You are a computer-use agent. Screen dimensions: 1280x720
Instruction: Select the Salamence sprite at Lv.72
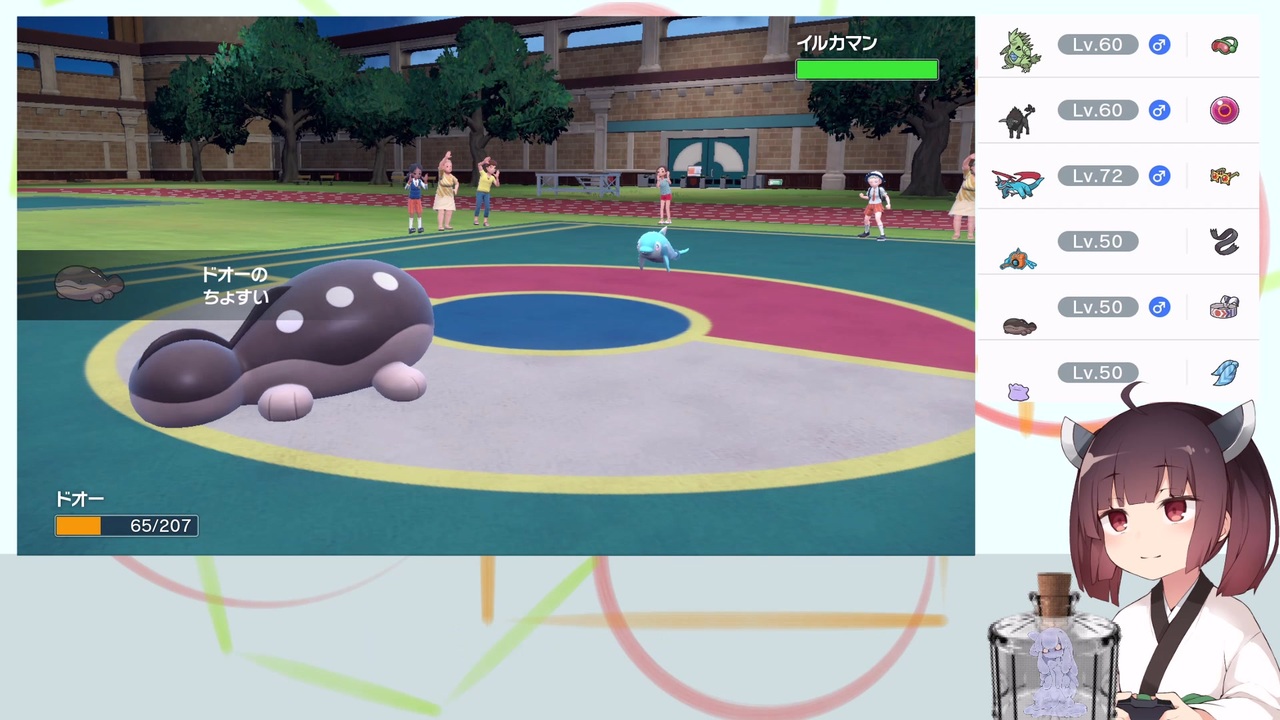coord(1018,180)
